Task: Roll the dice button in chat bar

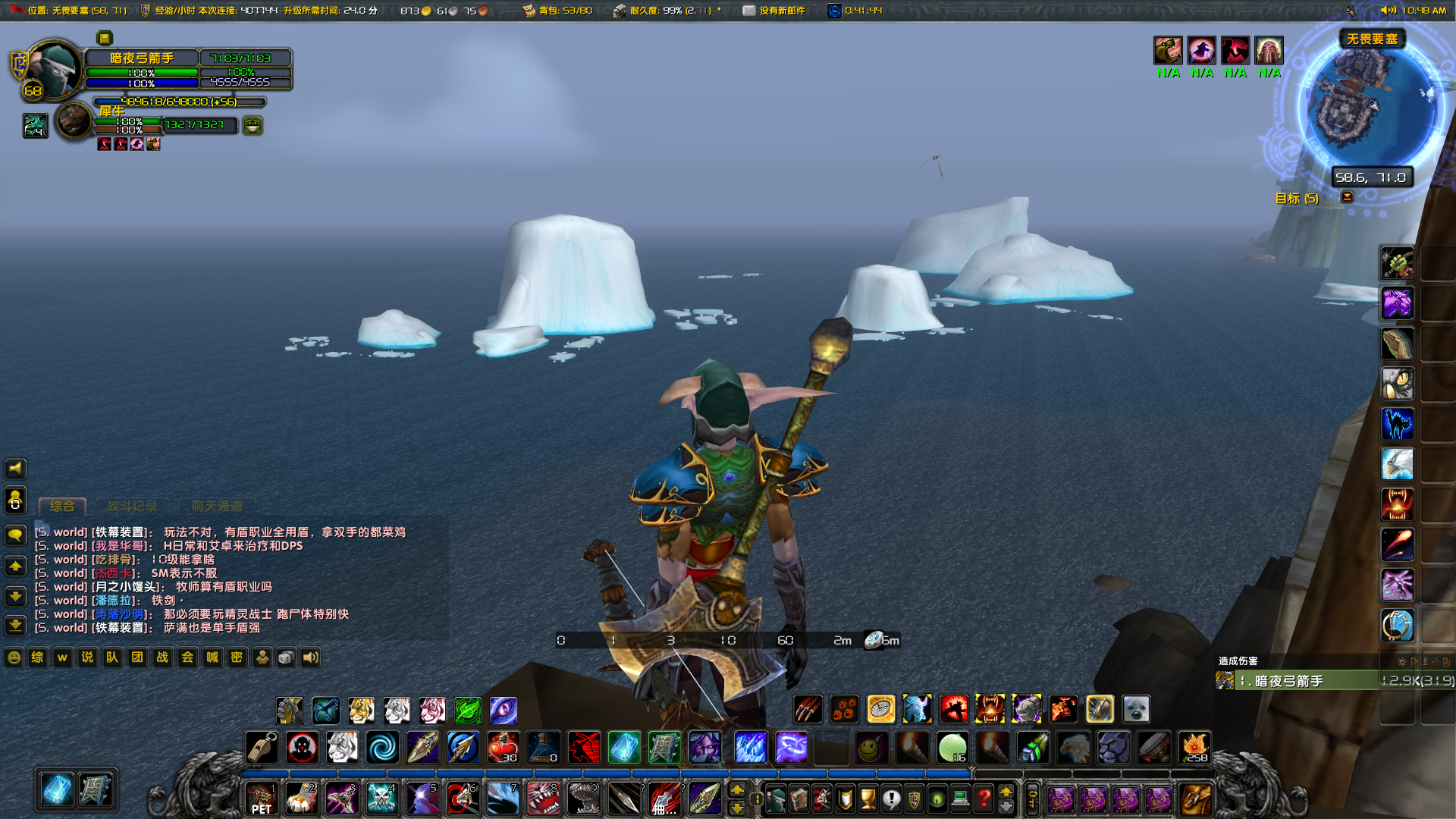Action: point(286,657)
